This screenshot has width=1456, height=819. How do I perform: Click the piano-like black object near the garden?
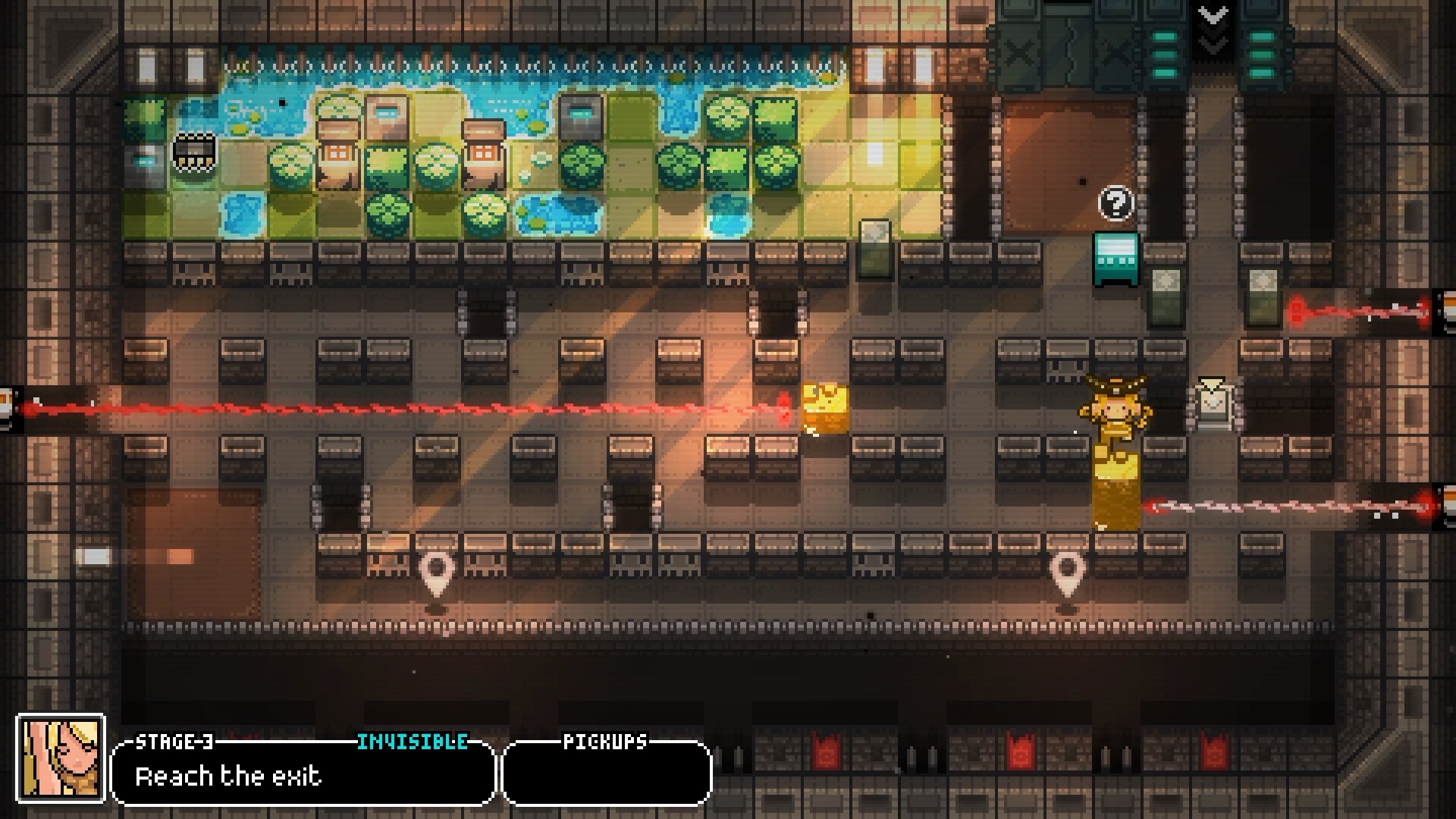pos(194,149)
